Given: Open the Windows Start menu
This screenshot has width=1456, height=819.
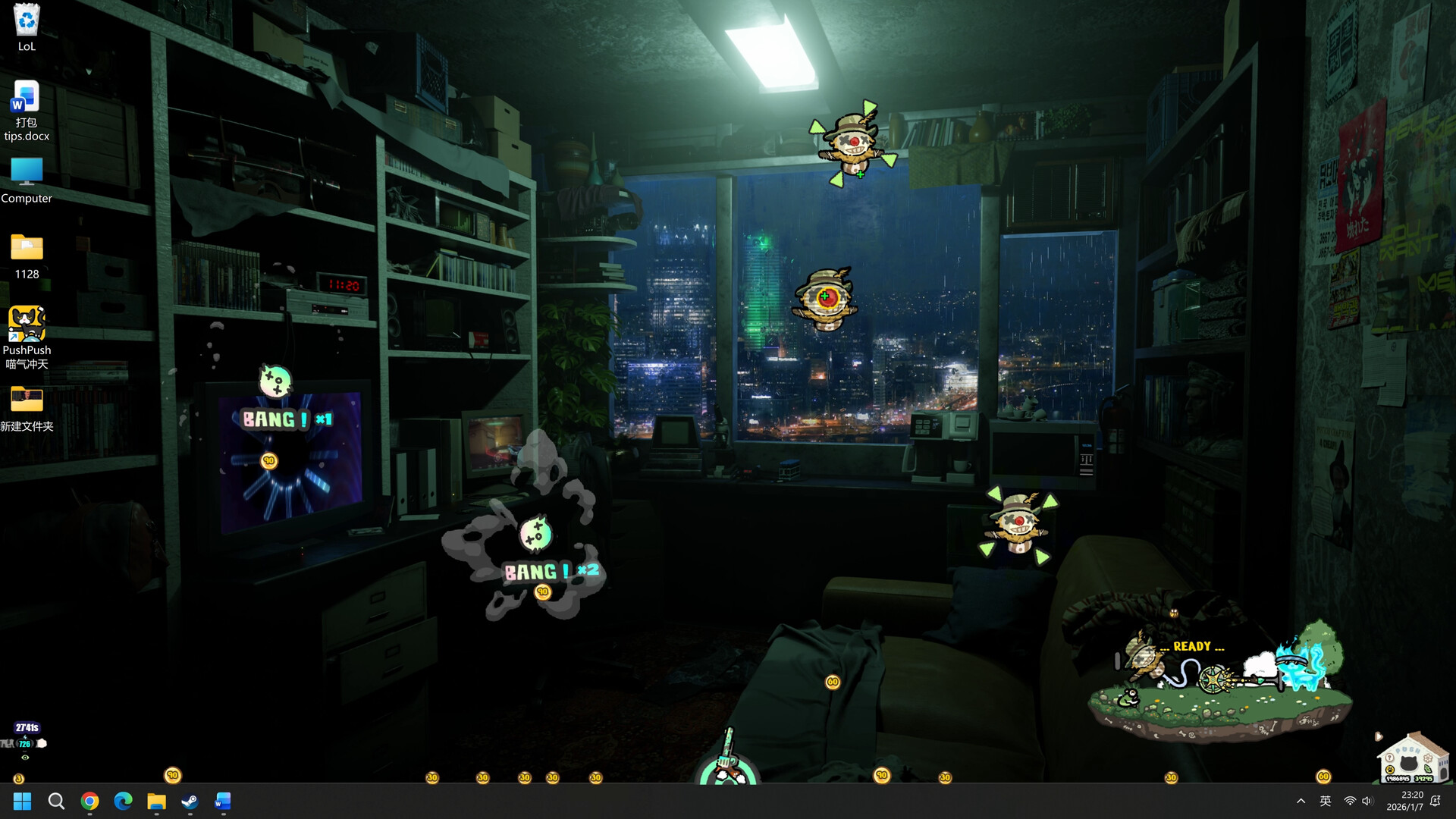Looking at the screenshot, I should 22,801.
